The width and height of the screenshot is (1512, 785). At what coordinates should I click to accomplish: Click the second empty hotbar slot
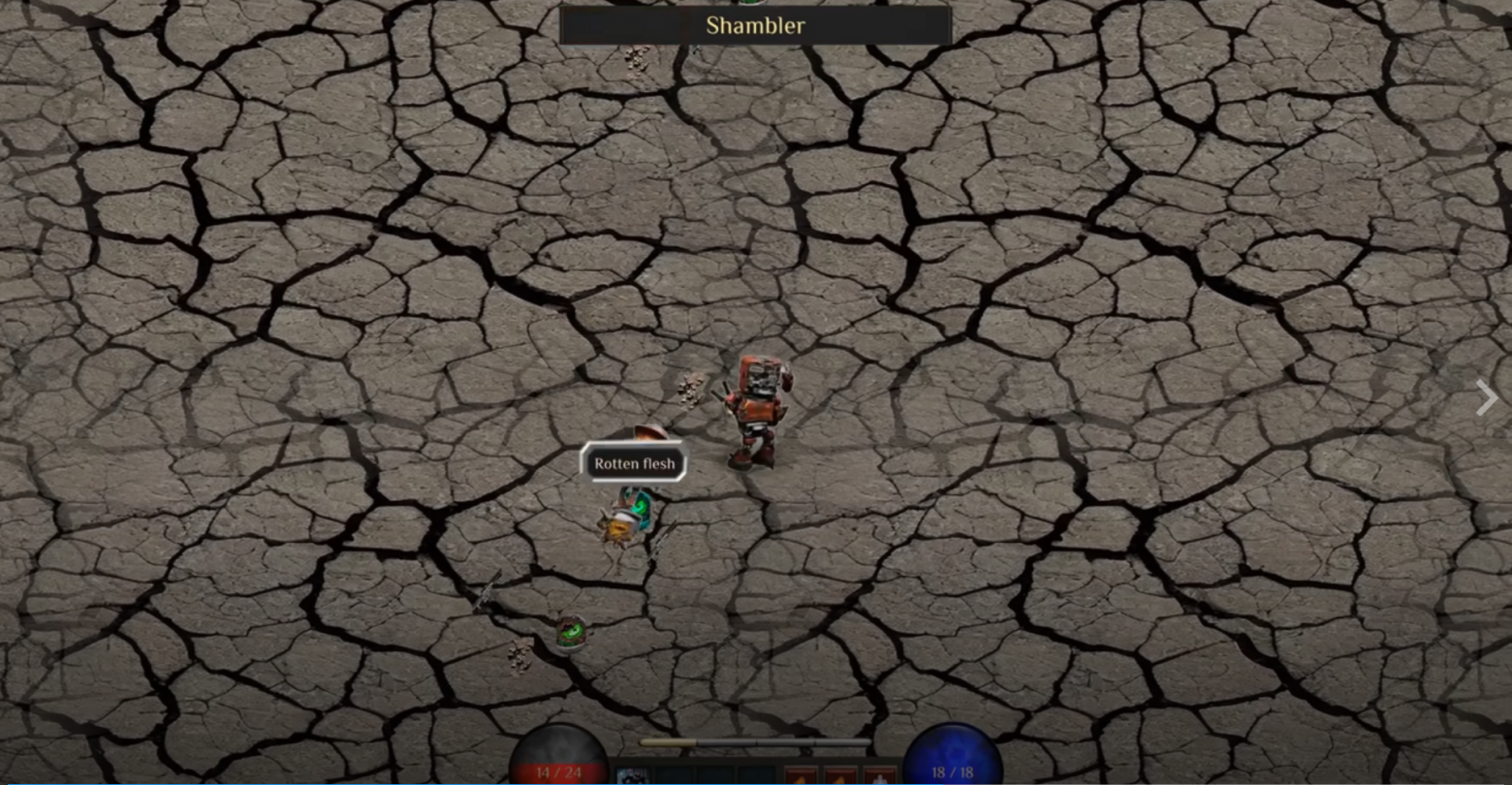[677, 773]
